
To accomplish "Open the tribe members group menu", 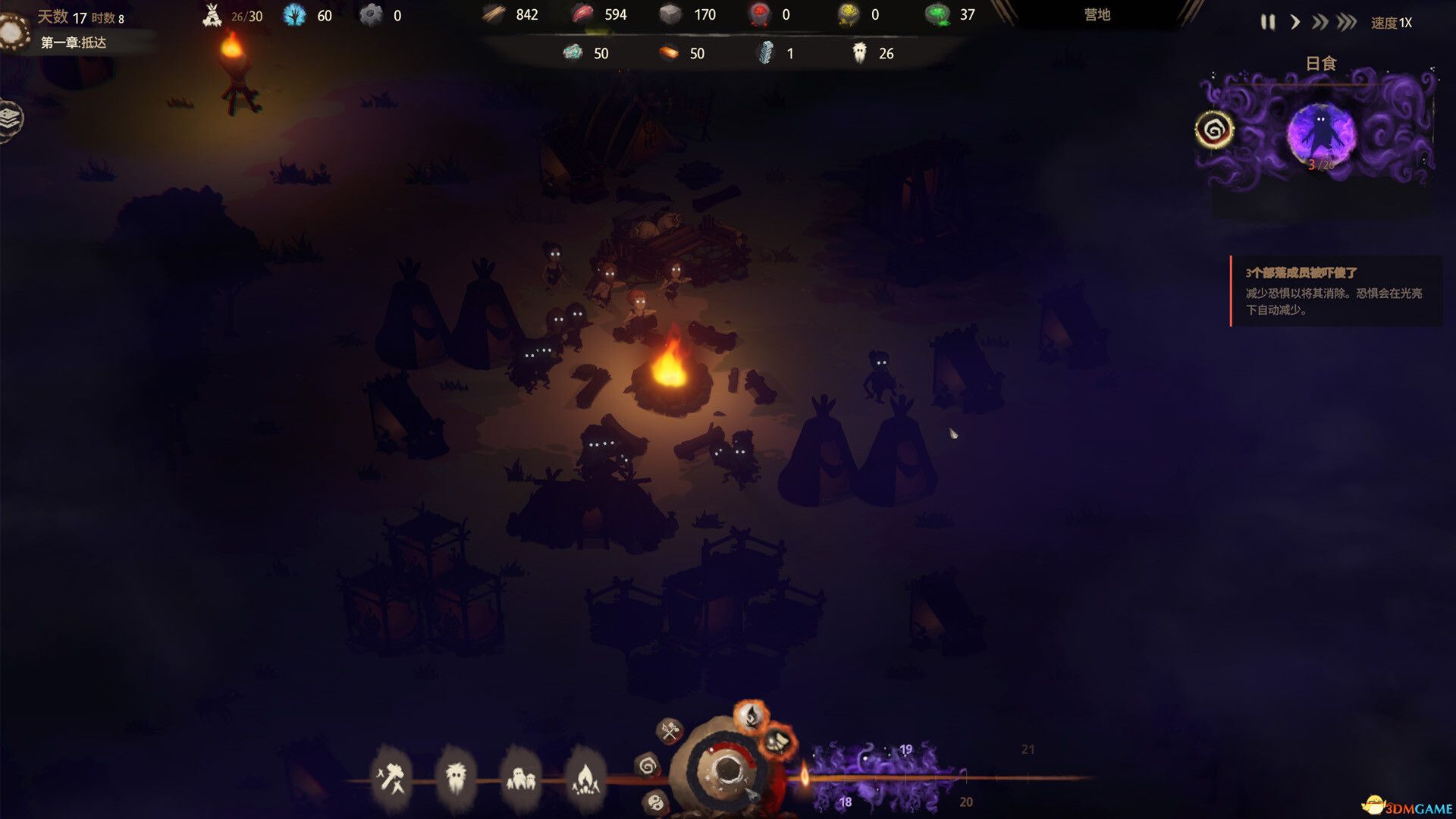I will click(520, 777).
